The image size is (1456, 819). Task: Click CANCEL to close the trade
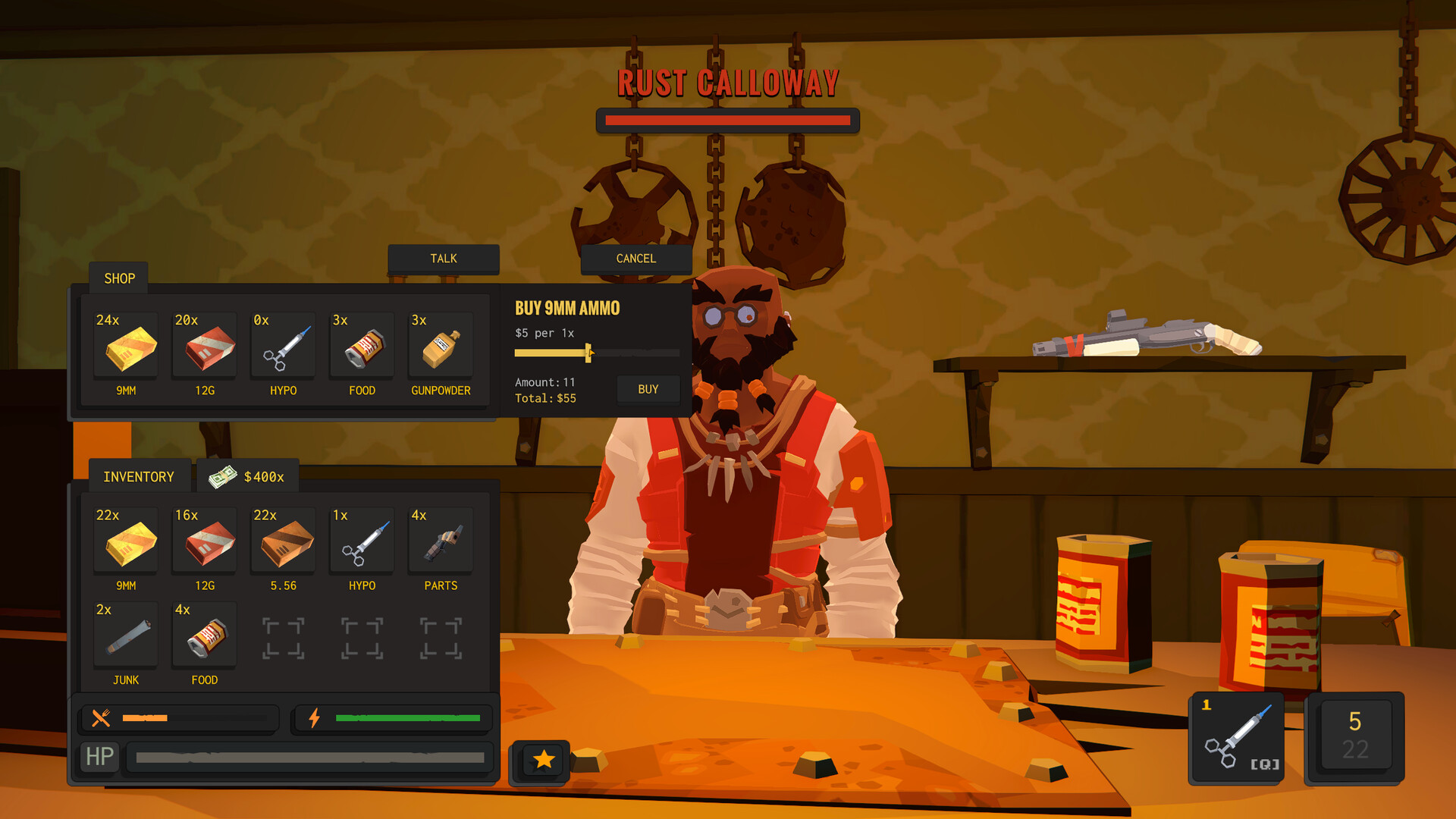tap(636, 259)
